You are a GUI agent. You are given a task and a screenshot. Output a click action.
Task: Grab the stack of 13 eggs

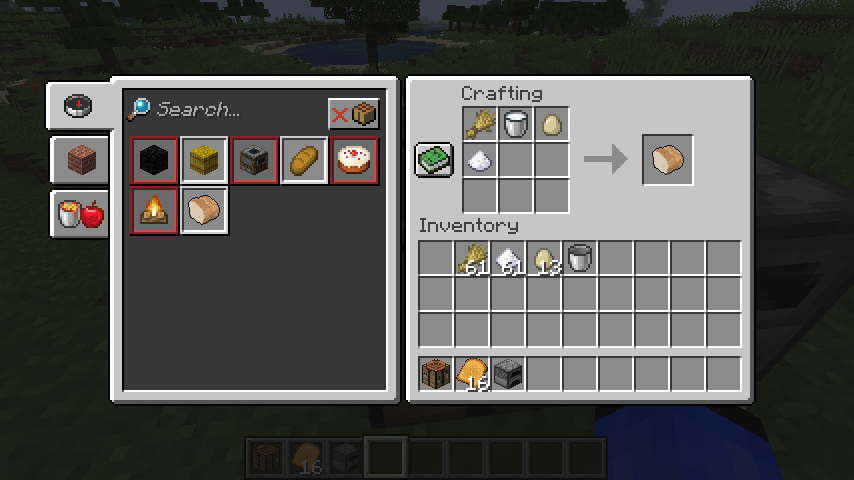[544, 259]
